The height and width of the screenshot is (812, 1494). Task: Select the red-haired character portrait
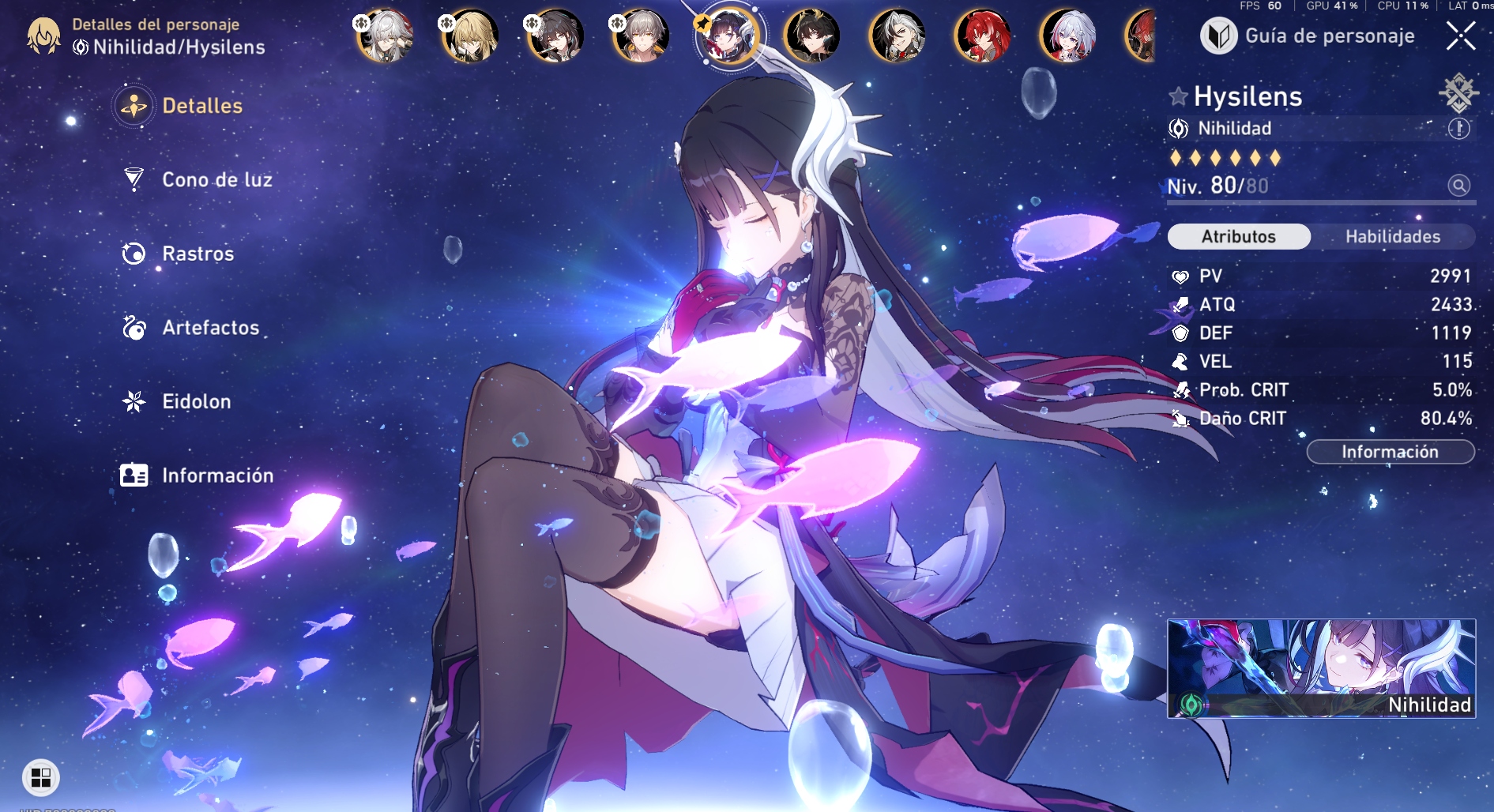click(x=982, y=36)
